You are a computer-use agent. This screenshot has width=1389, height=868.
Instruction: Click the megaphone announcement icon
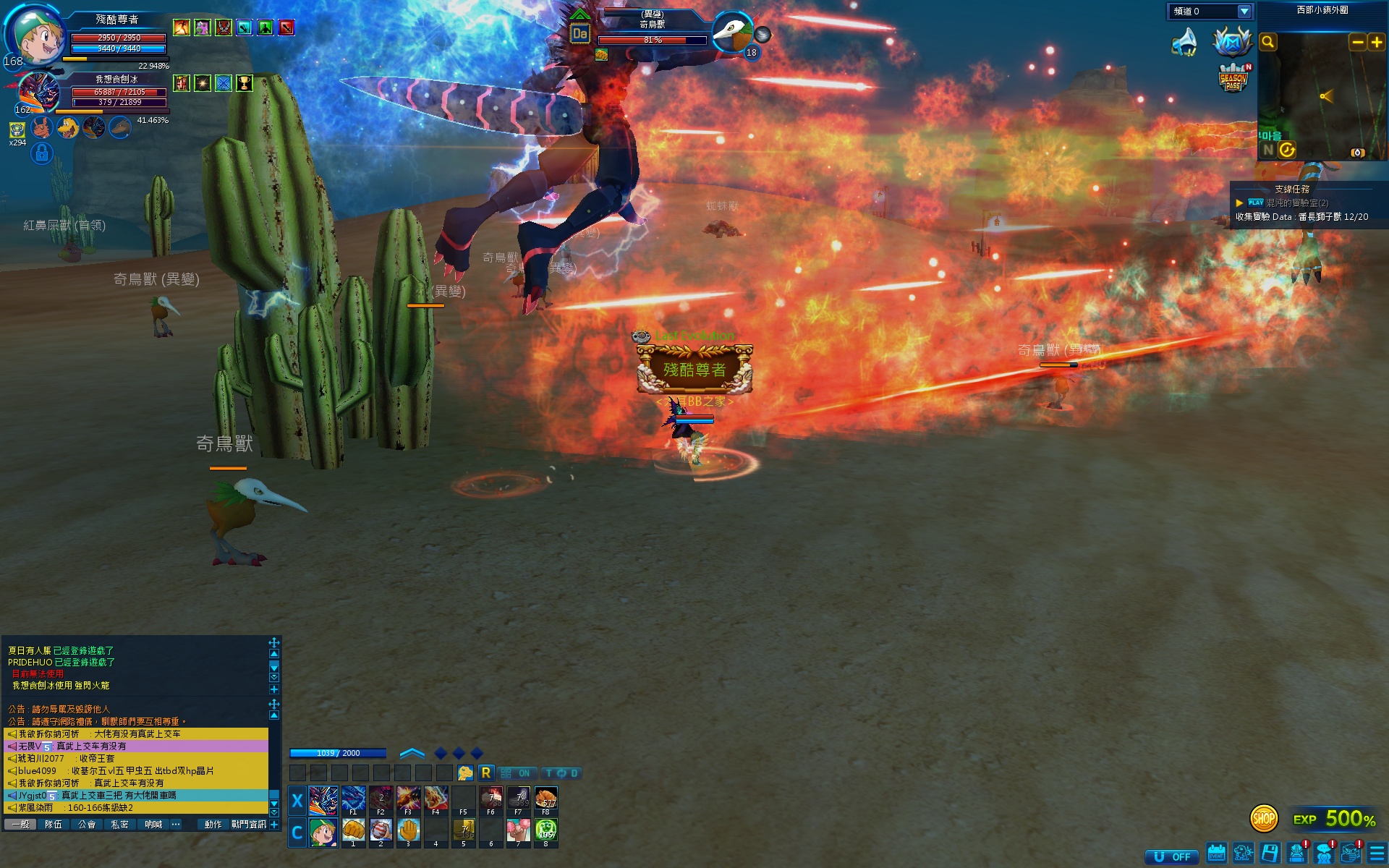pyautogui.click(x=1184, y=42)
